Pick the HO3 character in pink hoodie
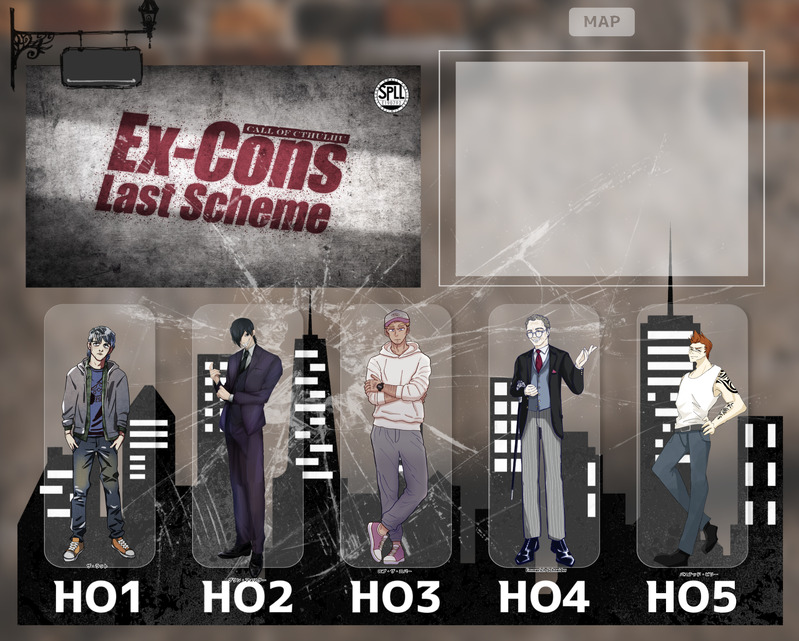The width and height of the screenshot is (799, 641). point(395,437)
